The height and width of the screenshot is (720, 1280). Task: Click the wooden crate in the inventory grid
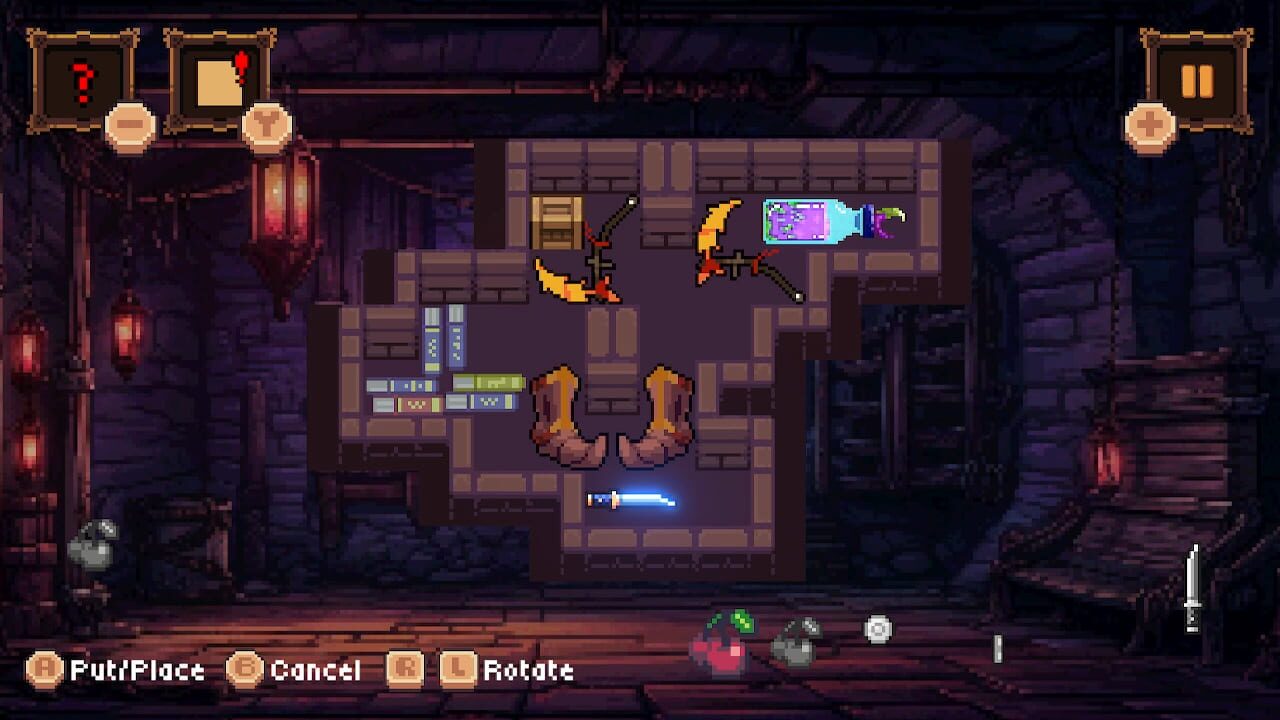[557, 222]
